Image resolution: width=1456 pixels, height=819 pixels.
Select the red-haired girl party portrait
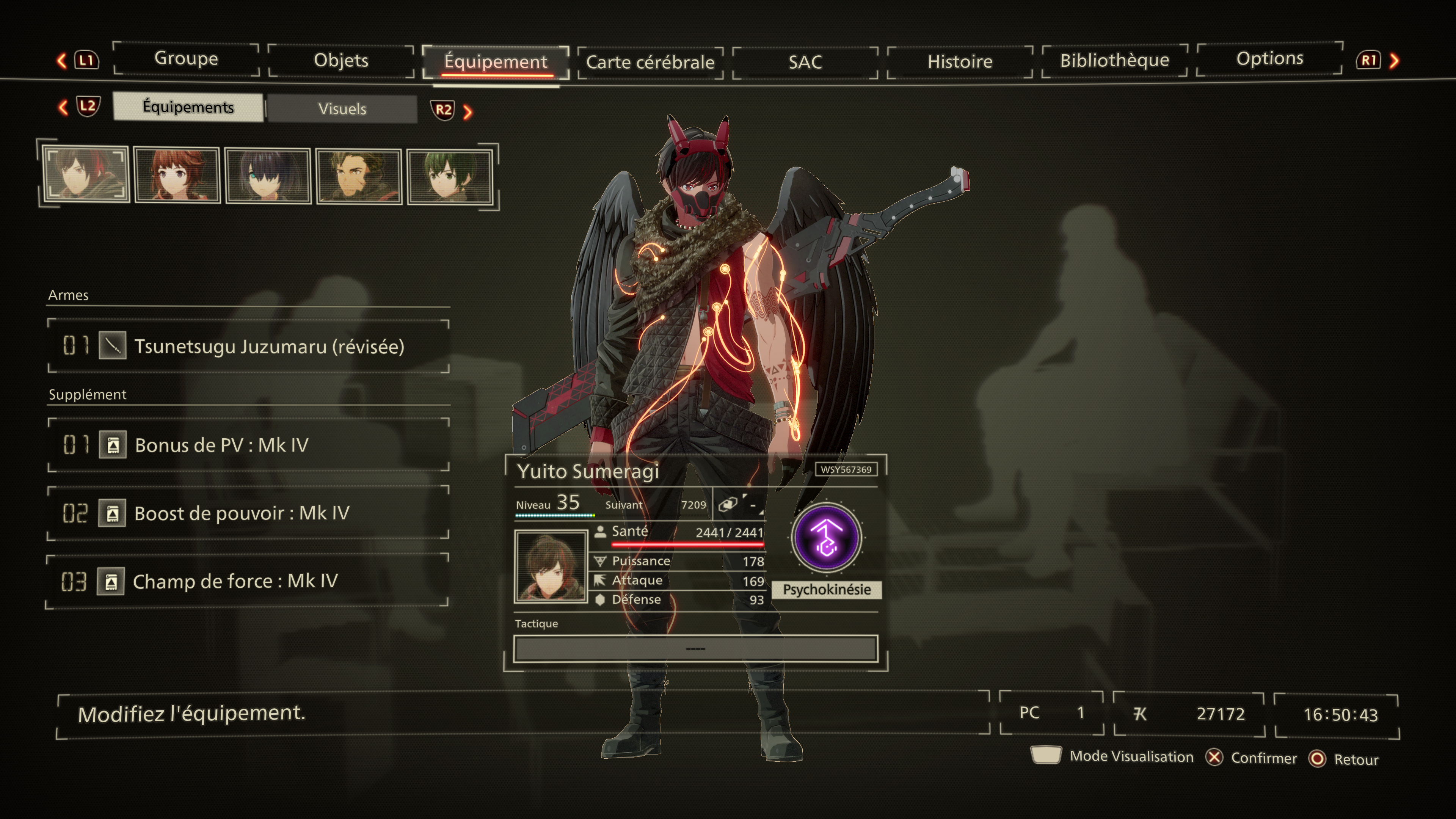[x=177, y=175]
